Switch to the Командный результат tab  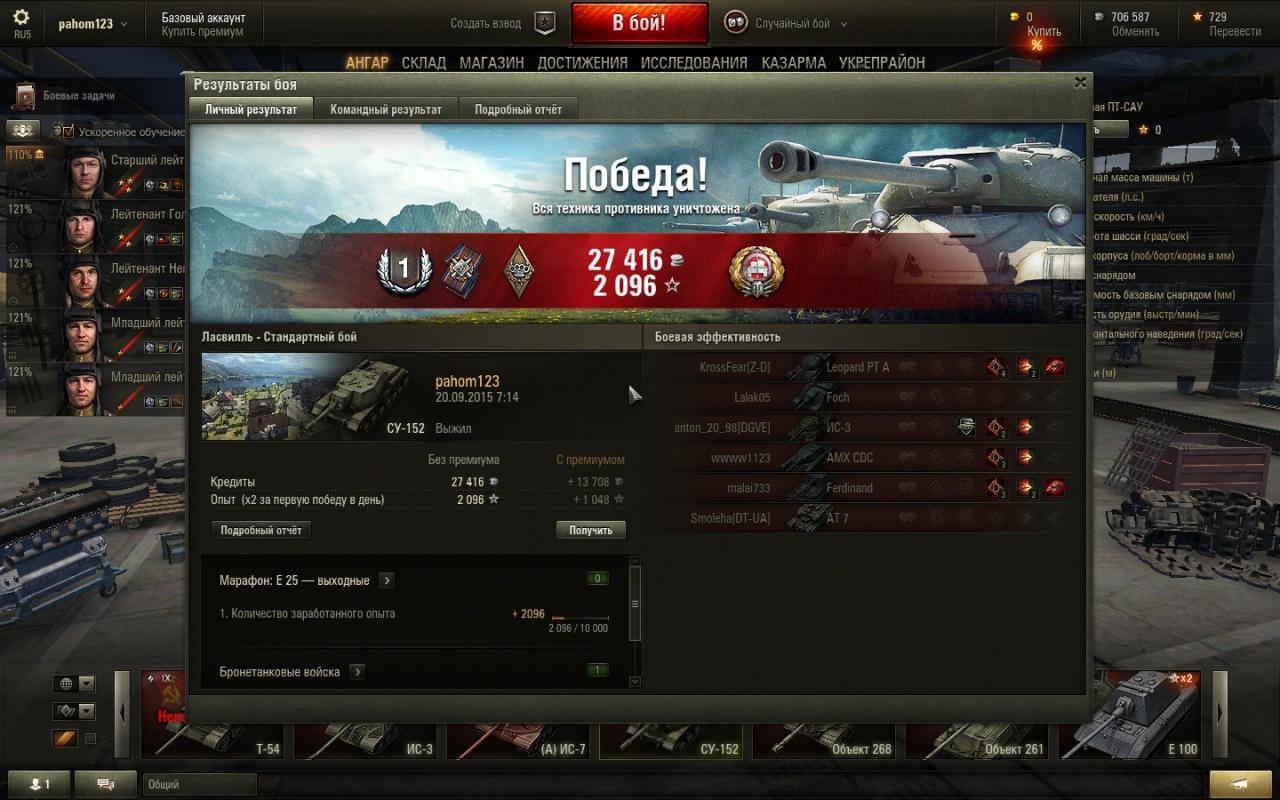tap(386, 110)
